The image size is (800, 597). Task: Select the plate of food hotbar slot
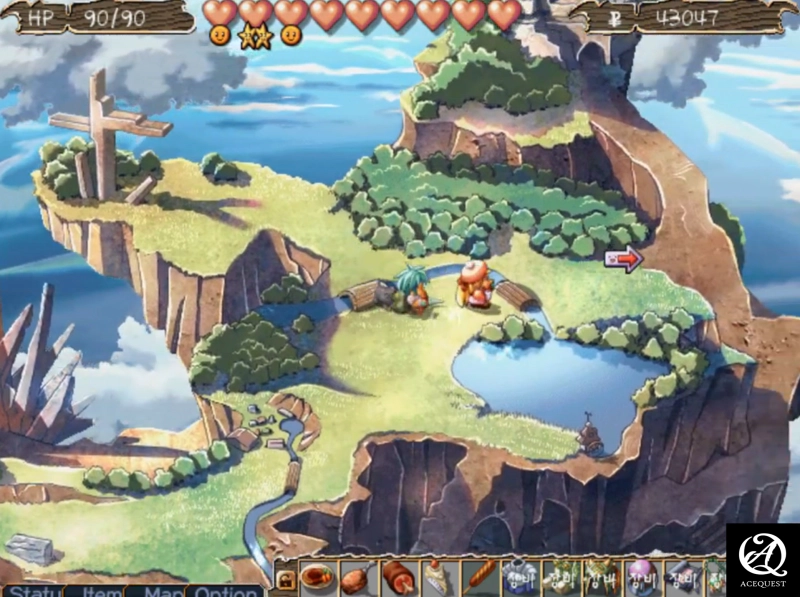click(316, 578)
